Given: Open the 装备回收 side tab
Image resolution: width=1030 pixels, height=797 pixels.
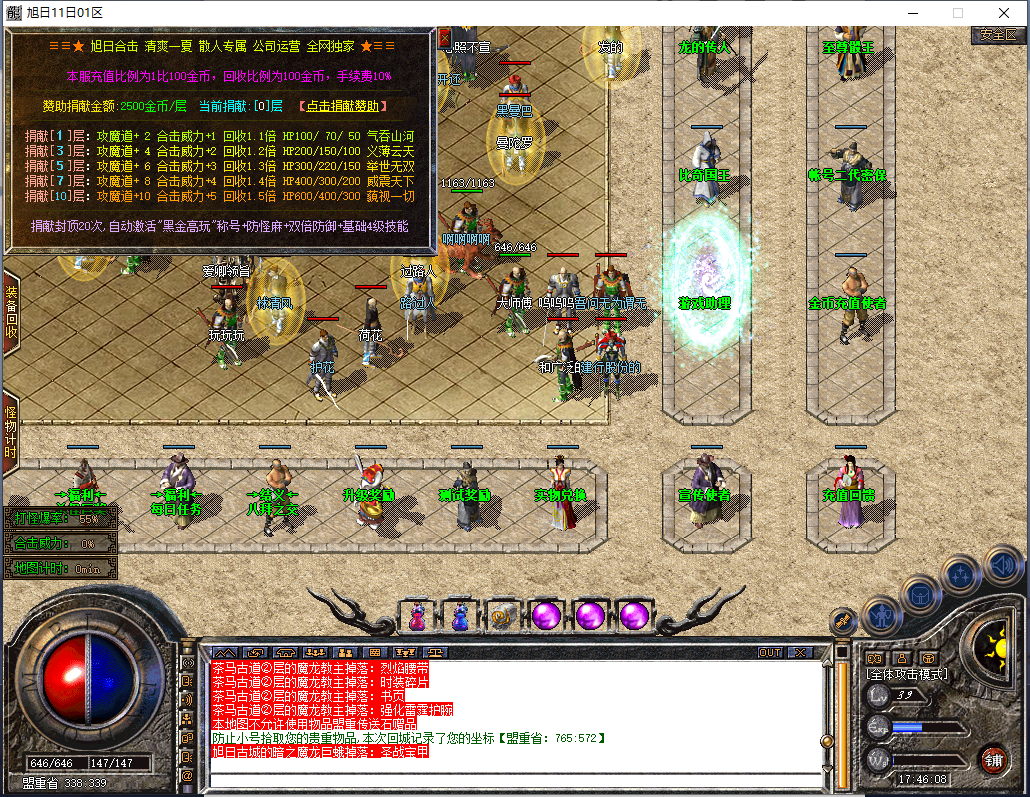Looking at the screenshot, I should click(x=11, y=312).
